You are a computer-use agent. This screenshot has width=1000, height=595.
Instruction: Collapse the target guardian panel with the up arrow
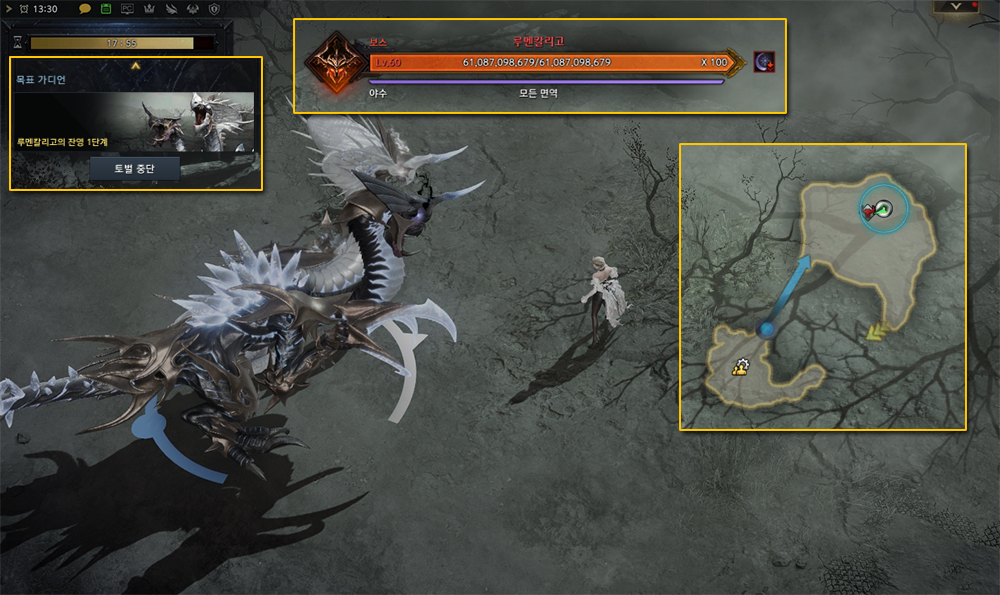[x=136, y=65]
